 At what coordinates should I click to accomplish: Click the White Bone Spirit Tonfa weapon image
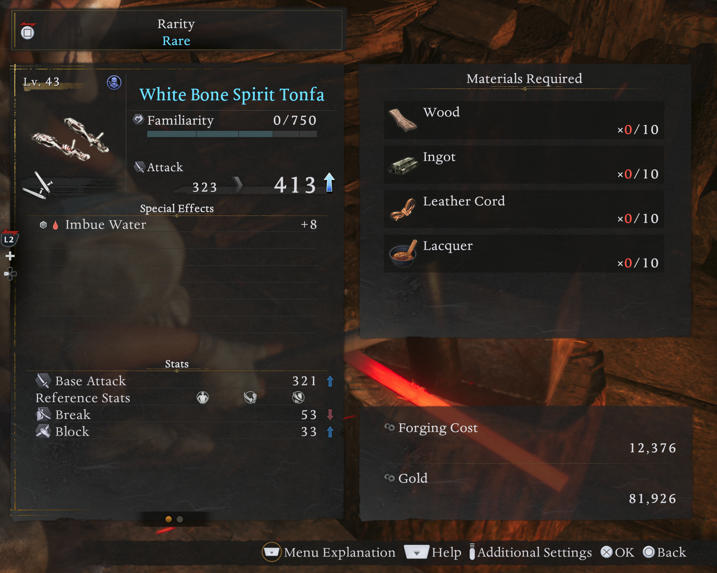pyautogui.click(x=70, y=140)
